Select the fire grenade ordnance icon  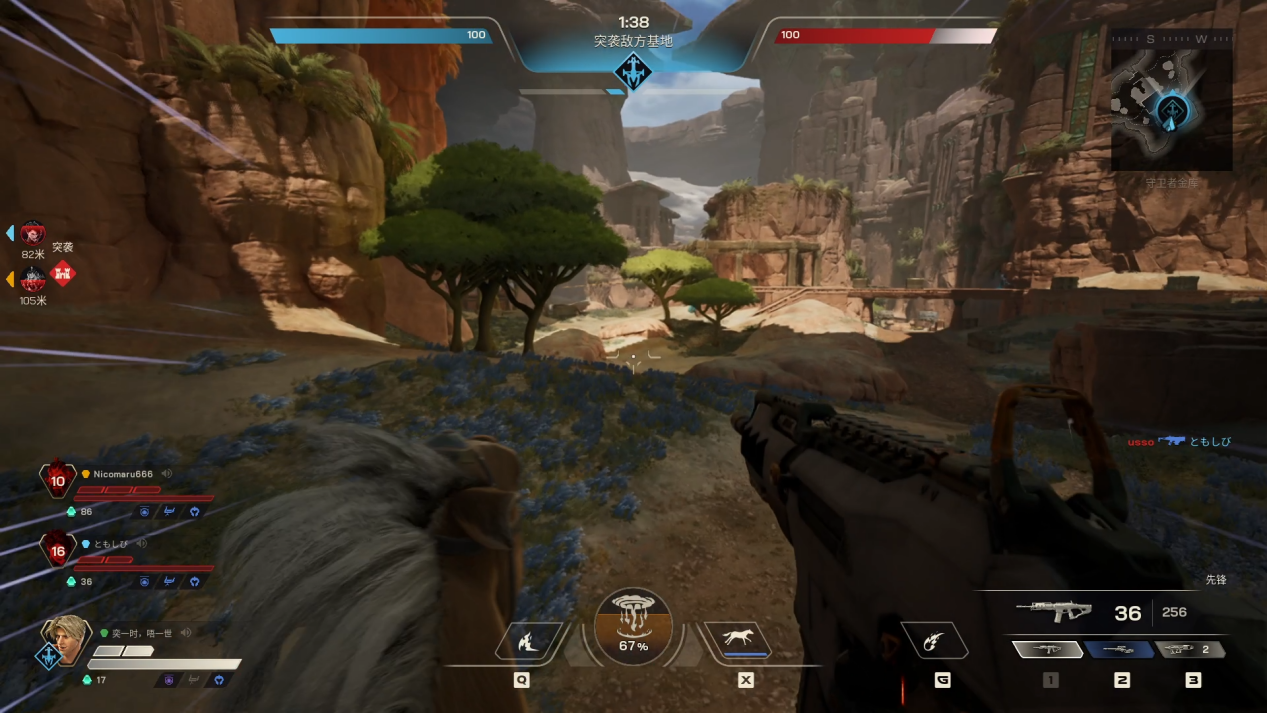point(935,640)
